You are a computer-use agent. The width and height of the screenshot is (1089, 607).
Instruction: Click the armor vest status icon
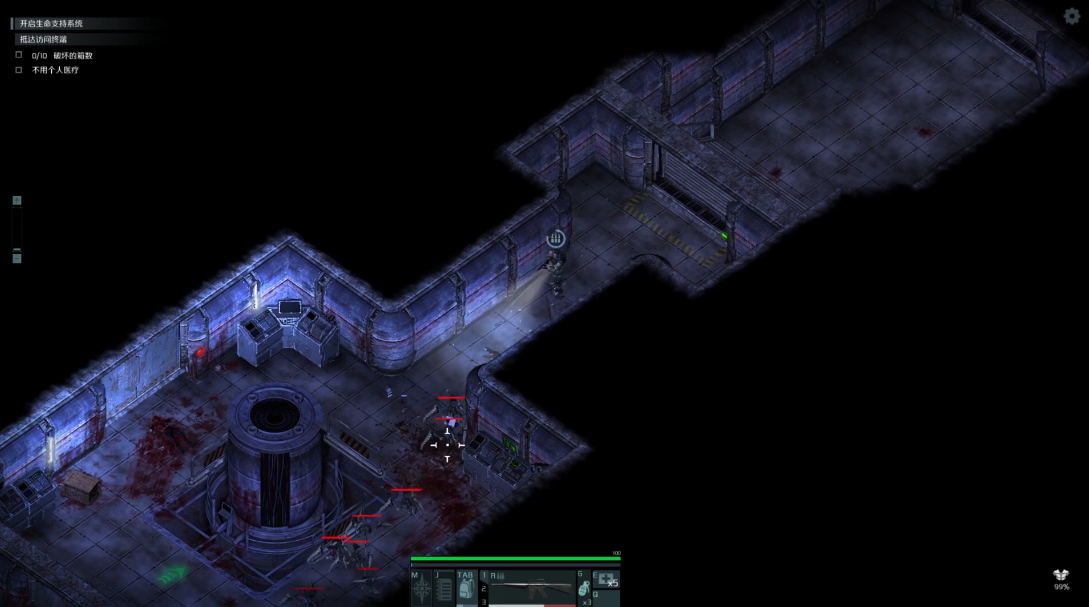coord(1061,575)
